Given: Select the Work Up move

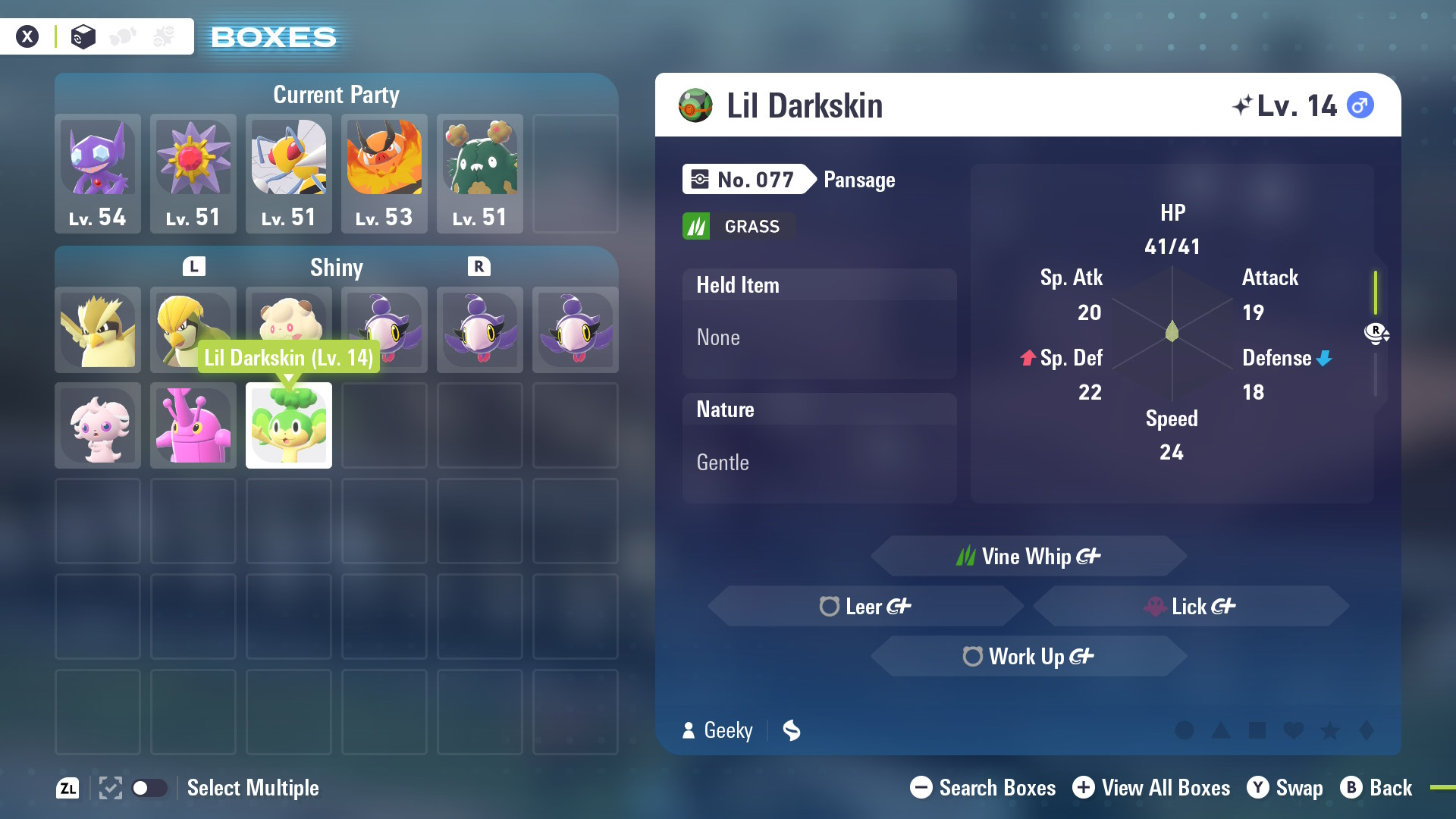Looking at the screenshot, I should (1028, 657).
